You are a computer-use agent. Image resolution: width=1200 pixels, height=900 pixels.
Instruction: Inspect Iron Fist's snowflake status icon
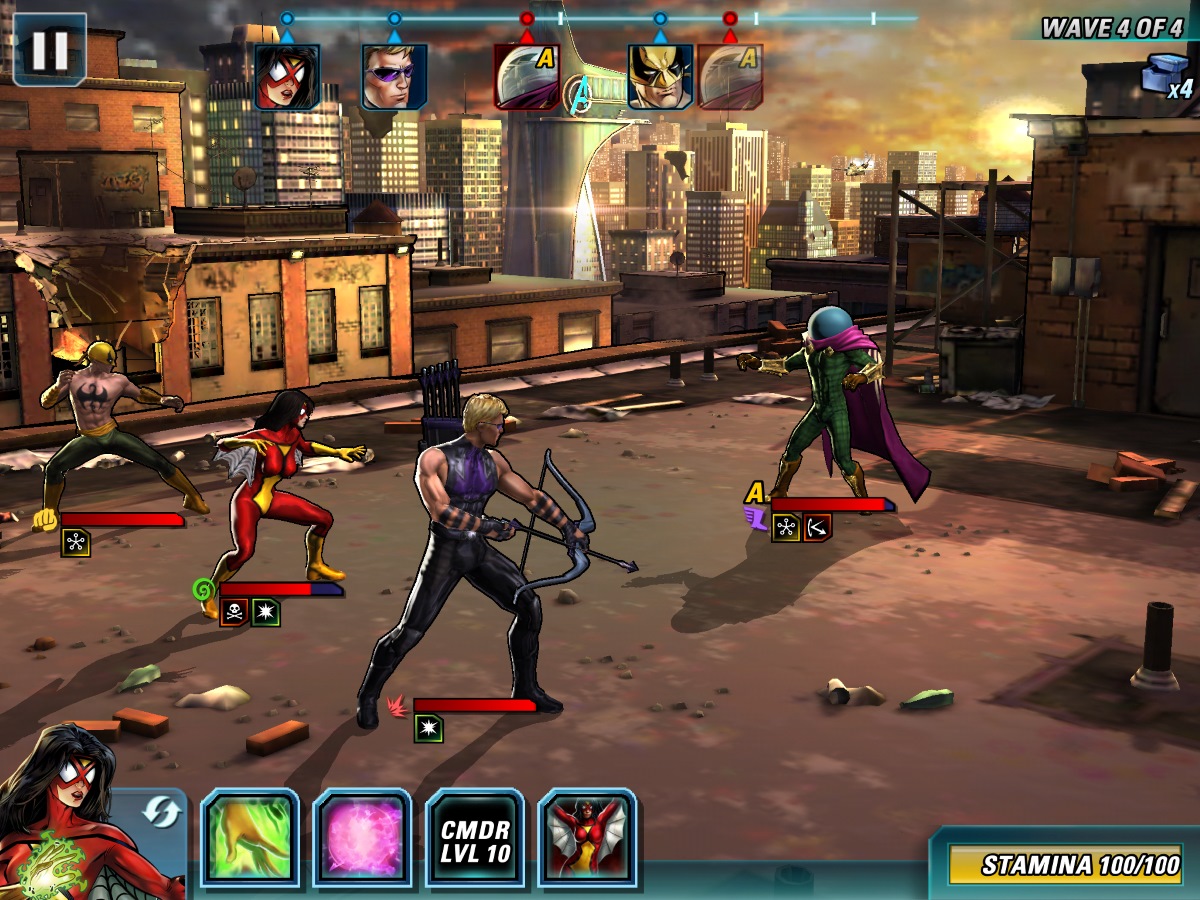(75, 542)
